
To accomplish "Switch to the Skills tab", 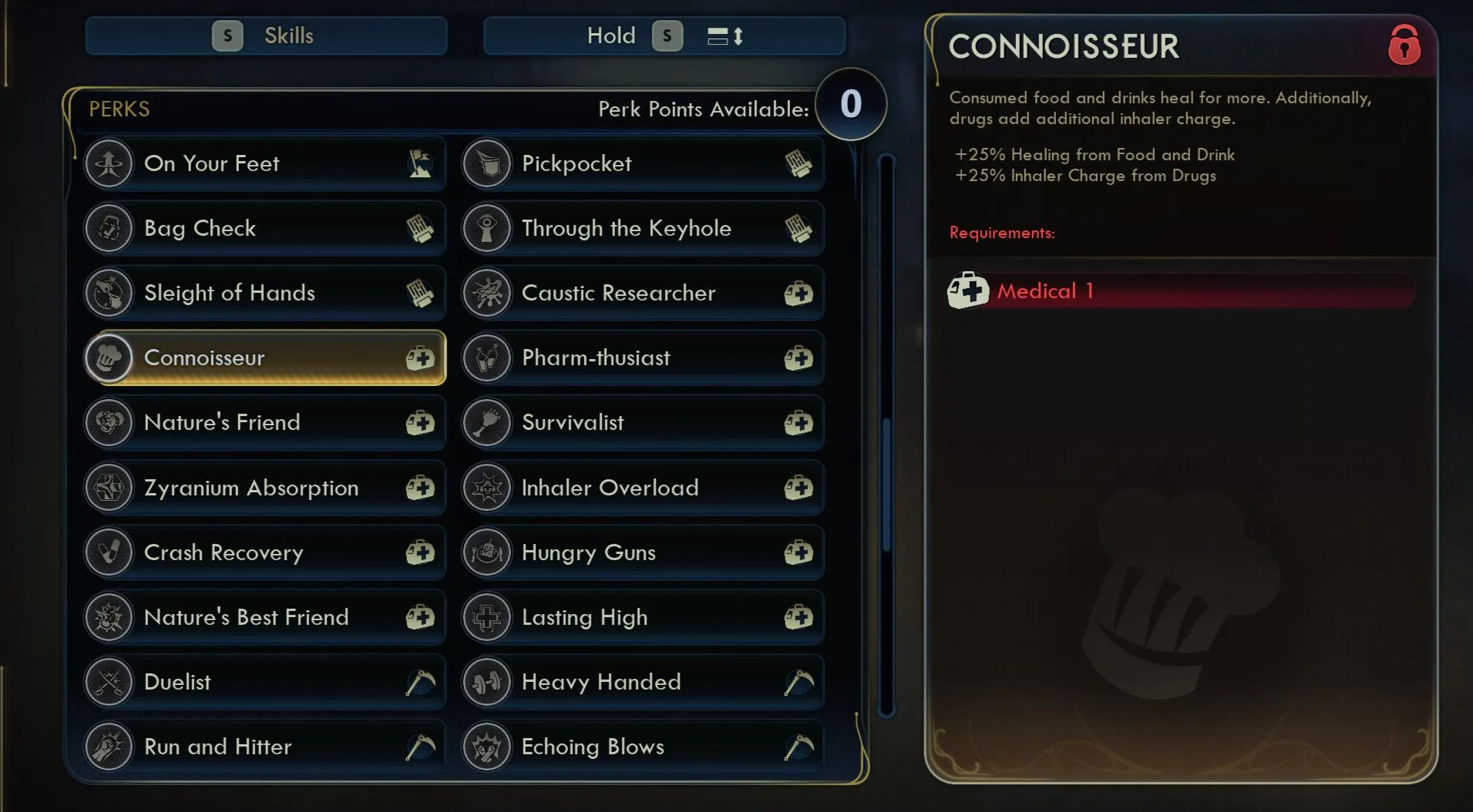I will tap(266, 36).
